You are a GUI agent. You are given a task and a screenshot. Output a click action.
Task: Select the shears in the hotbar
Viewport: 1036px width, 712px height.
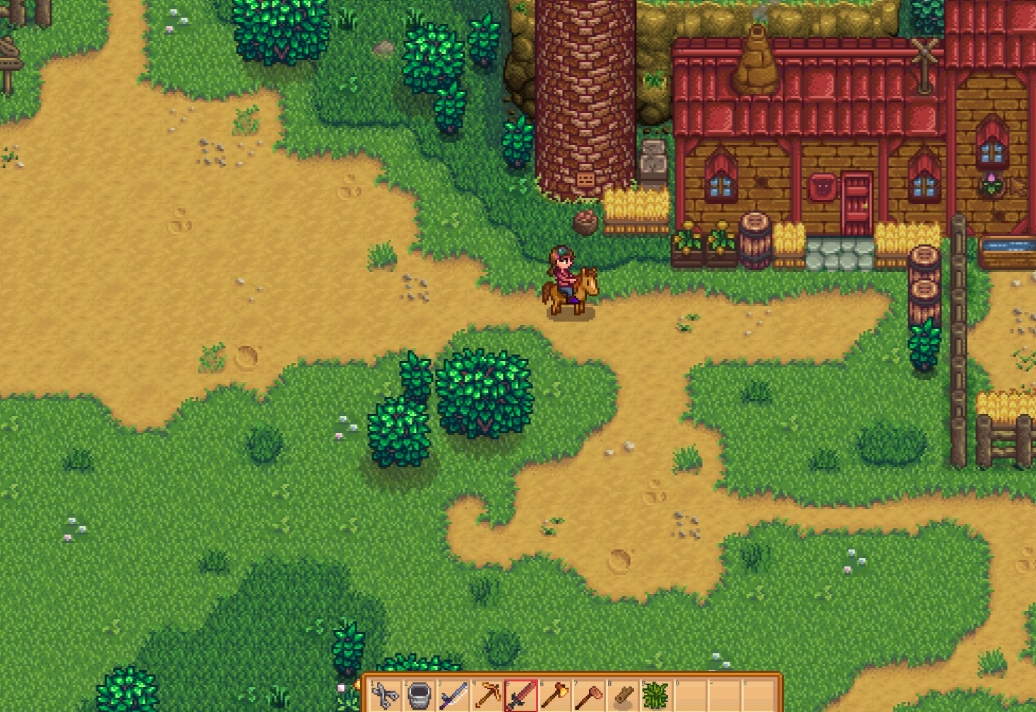[385, 695]
